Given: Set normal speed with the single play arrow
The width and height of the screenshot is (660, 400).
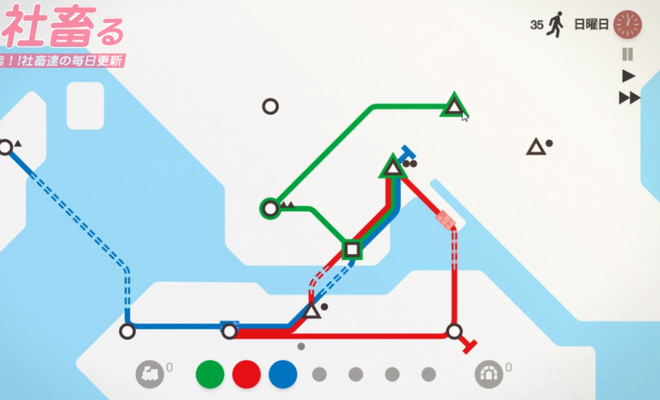Looking at the screenshot, I should (628, 76).
